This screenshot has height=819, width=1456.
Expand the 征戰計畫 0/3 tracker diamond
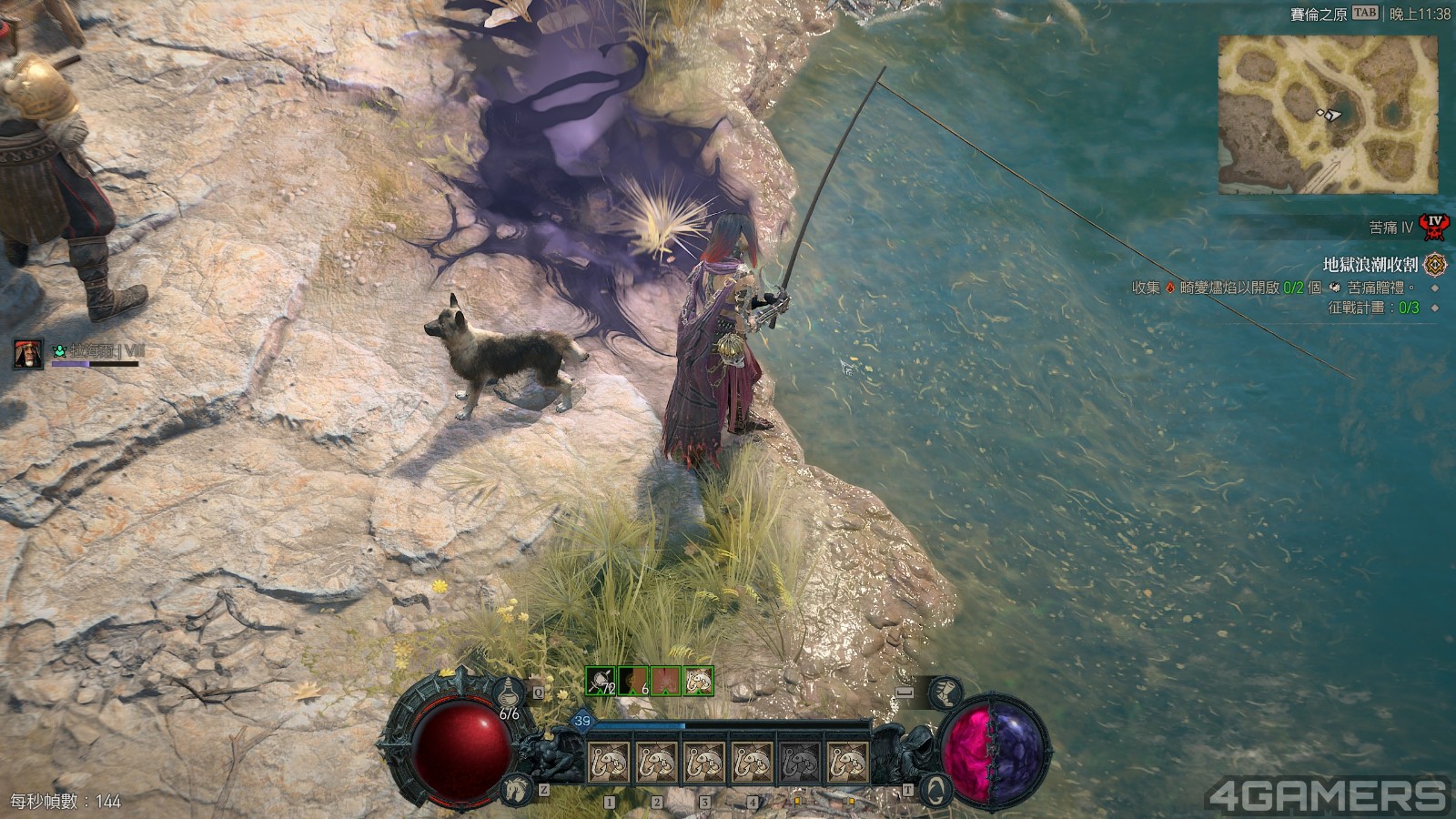(x=1434, y=308)
